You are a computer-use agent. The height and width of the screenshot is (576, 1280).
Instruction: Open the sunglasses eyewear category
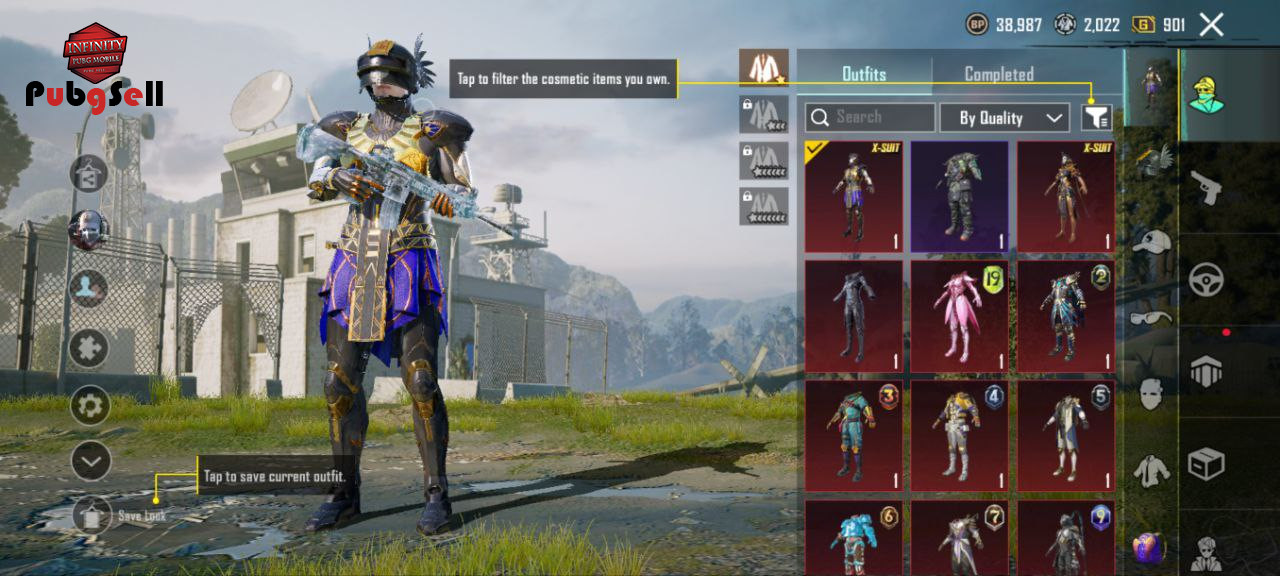coord(1152,318)
